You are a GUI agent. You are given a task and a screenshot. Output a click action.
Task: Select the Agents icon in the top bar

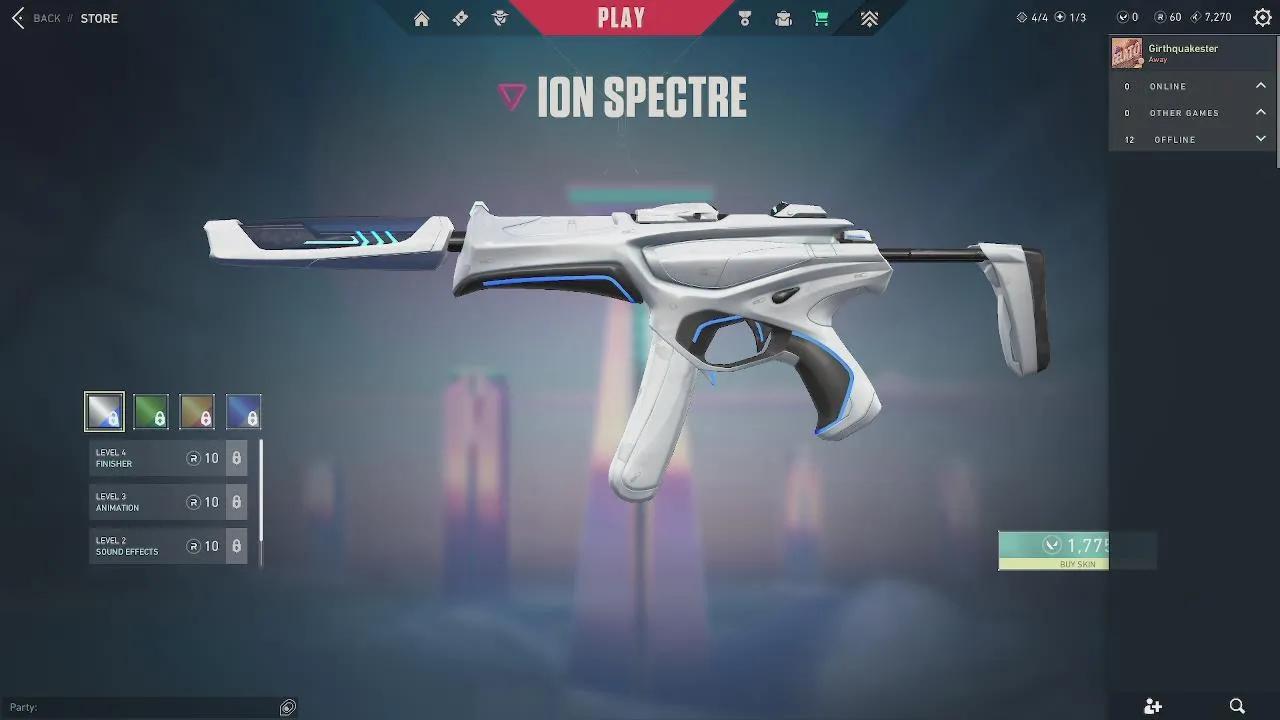(499, 17)
